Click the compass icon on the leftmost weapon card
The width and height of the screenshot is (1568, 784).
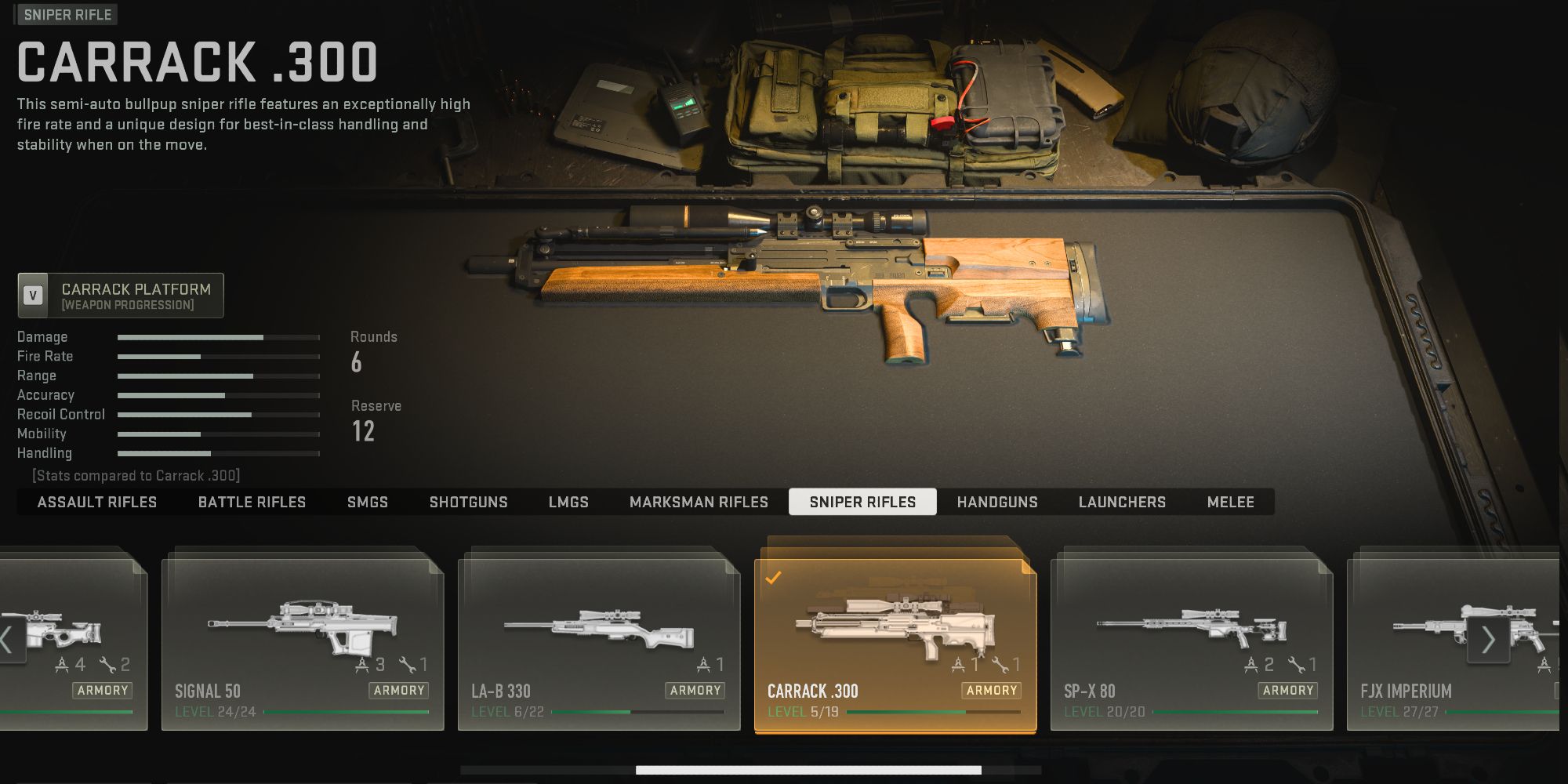[x=62, y=666]
